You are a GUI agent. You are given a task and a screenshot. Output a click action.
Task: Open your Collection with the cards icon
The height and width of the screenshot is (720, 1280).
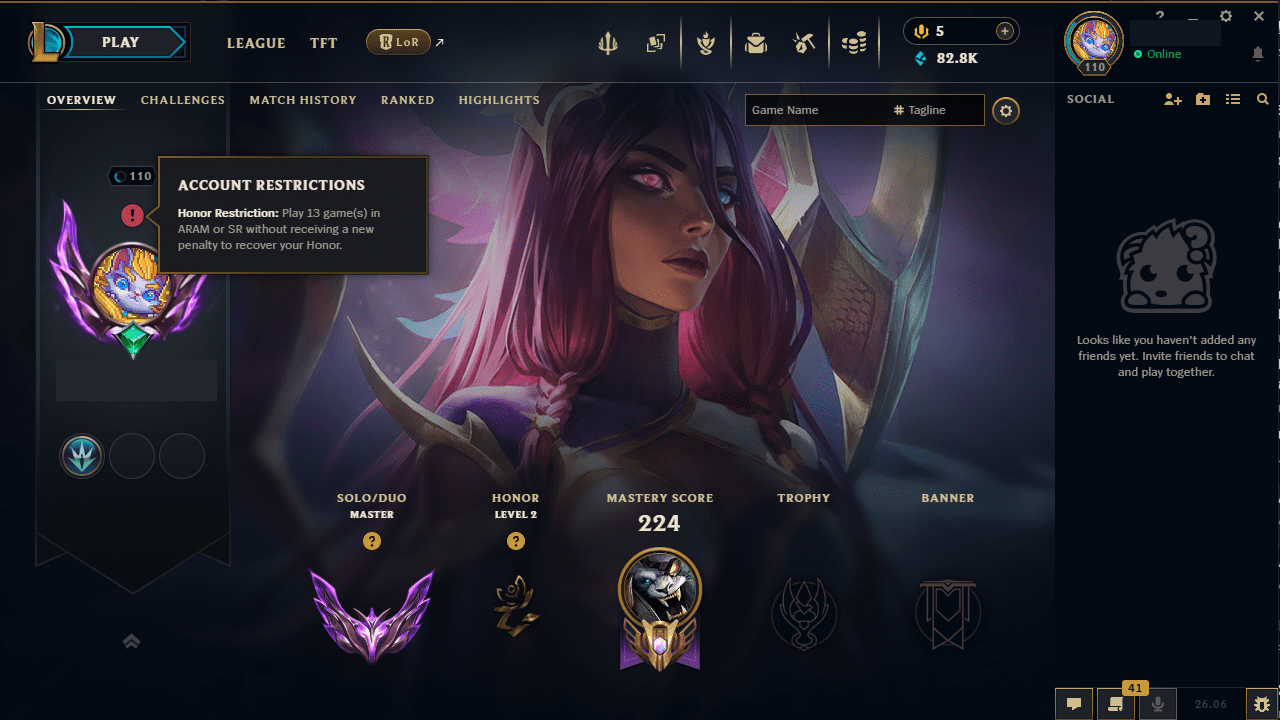(x=657, y=43)
